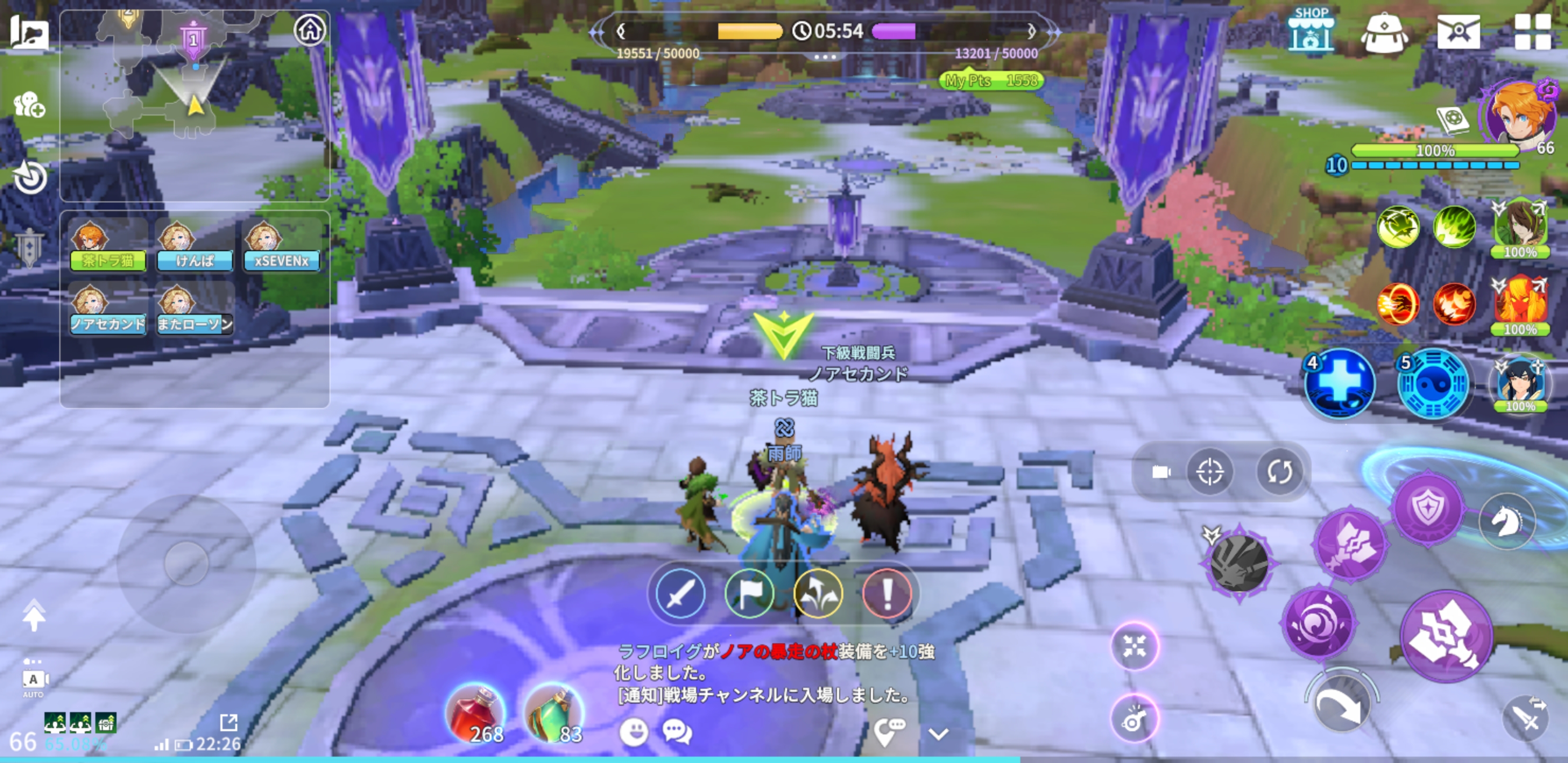Open the emoji emote picker

point(633,731)
